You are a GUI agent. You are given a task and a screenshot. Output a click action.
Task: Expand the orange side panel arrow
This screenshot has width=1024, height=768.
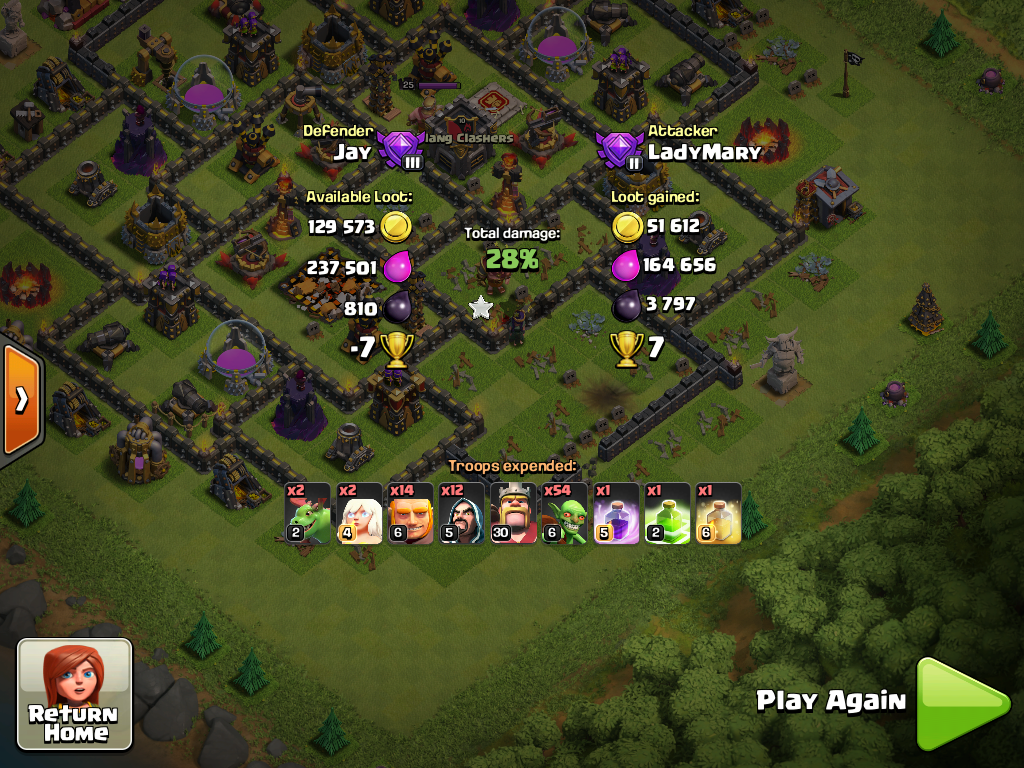[x=20, y=399]
